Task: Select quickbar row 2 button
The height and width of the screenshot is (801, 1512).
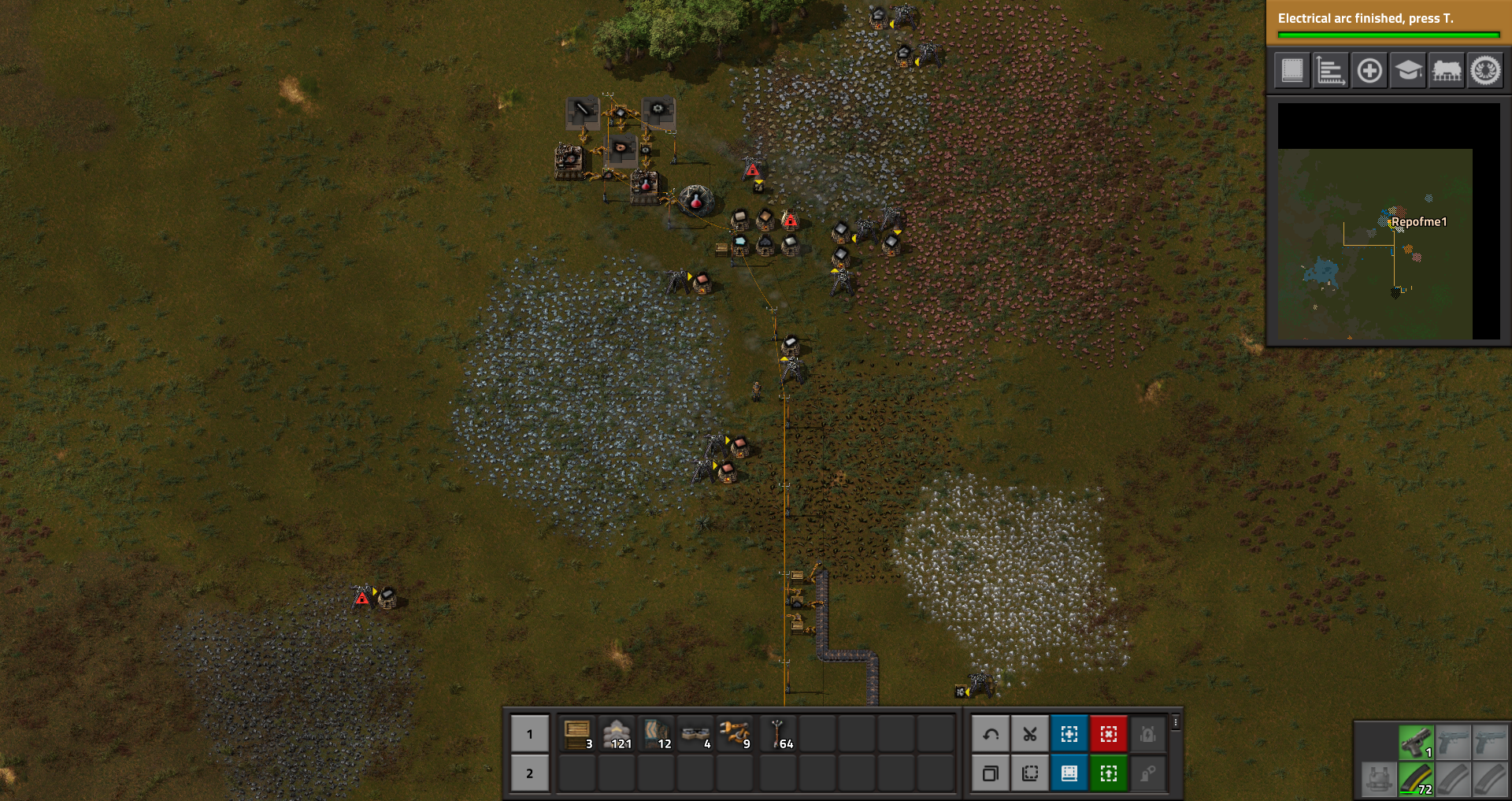Action: 529,773
